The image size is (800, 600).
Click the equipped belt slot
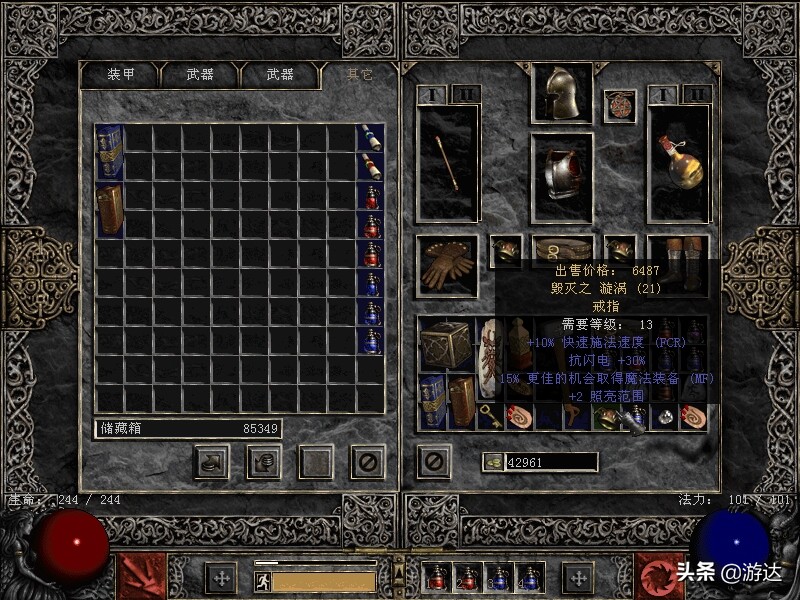click(561, 250)
